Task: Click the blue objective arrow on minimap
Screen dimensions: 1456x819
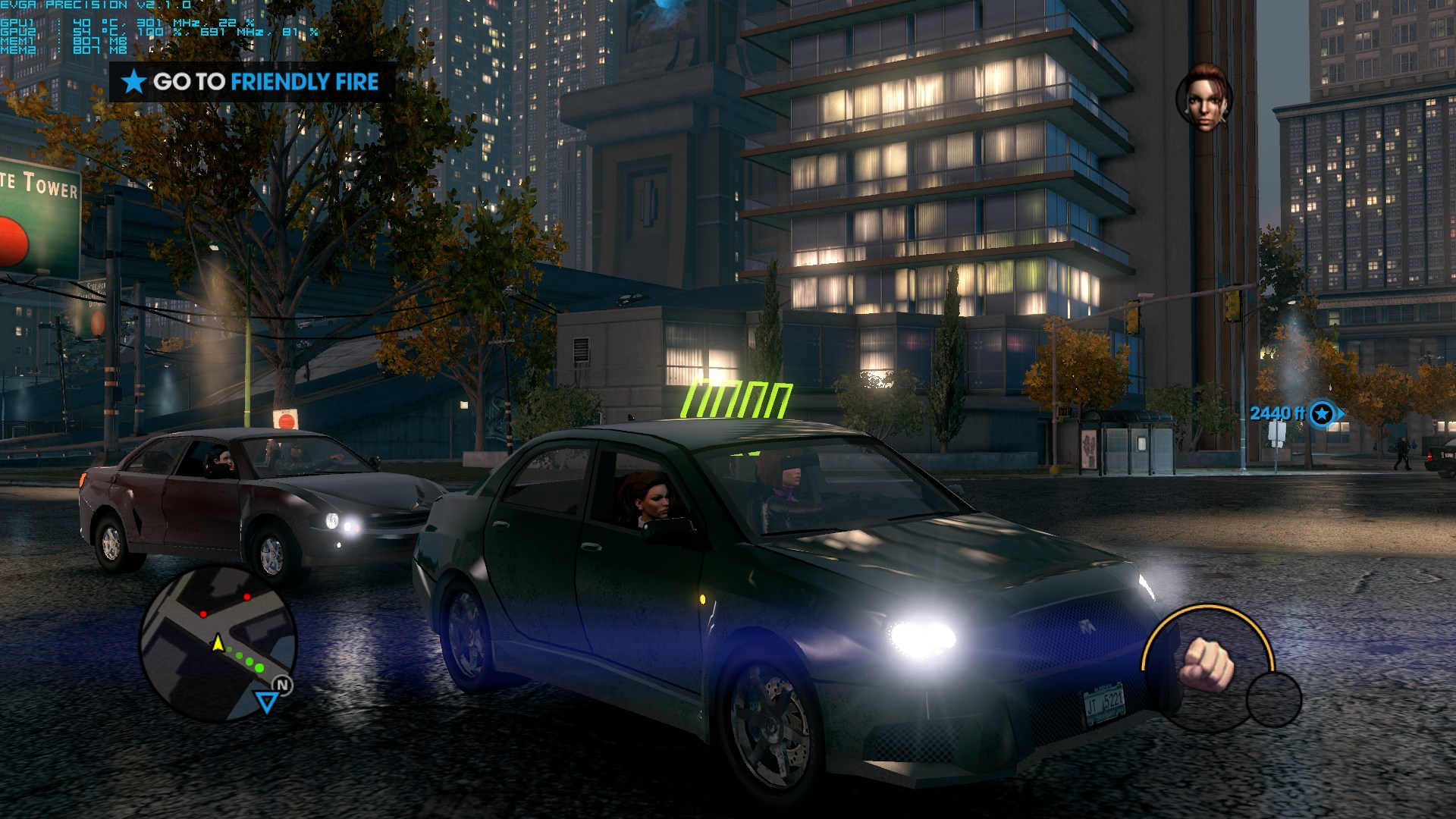Action: (x=266, y=701)
